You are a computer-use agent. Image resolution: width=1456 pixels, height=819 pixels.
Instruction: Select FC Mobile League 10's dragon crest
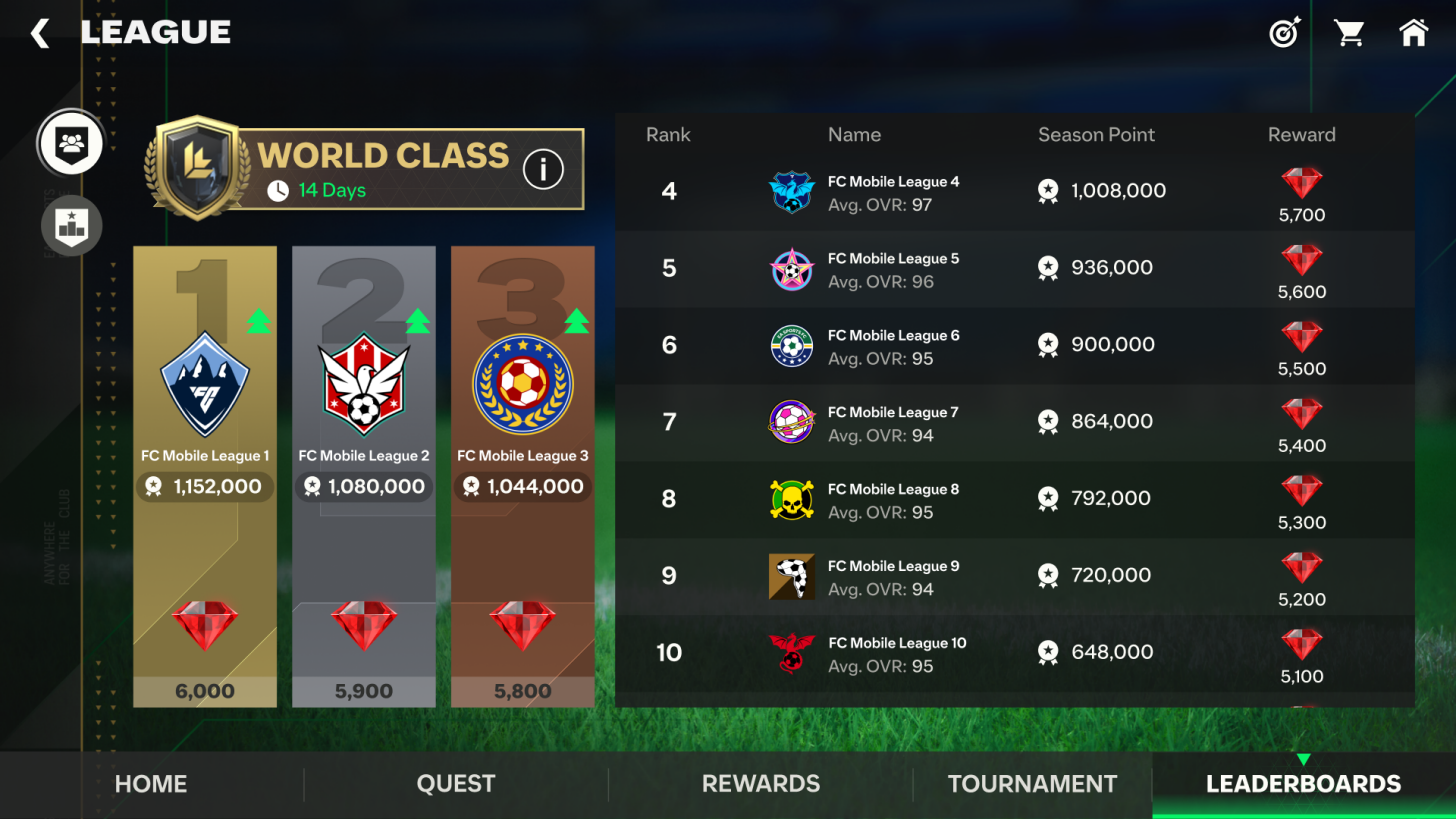792,652
